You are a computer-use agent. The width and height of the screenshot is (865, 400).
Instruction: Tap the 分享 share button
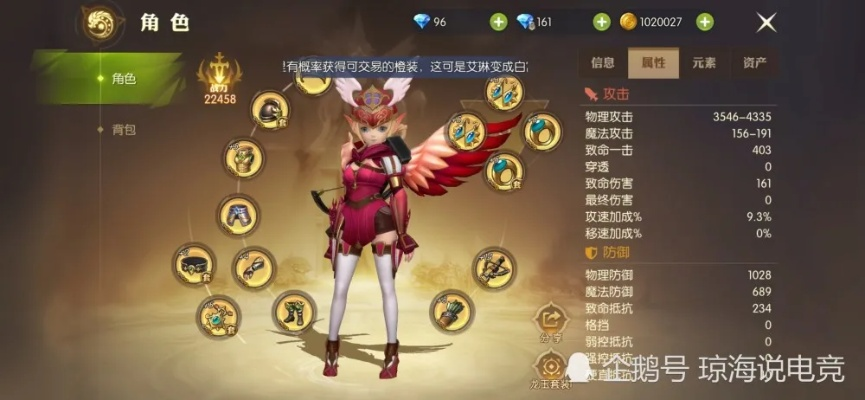[x=550, y=321]
